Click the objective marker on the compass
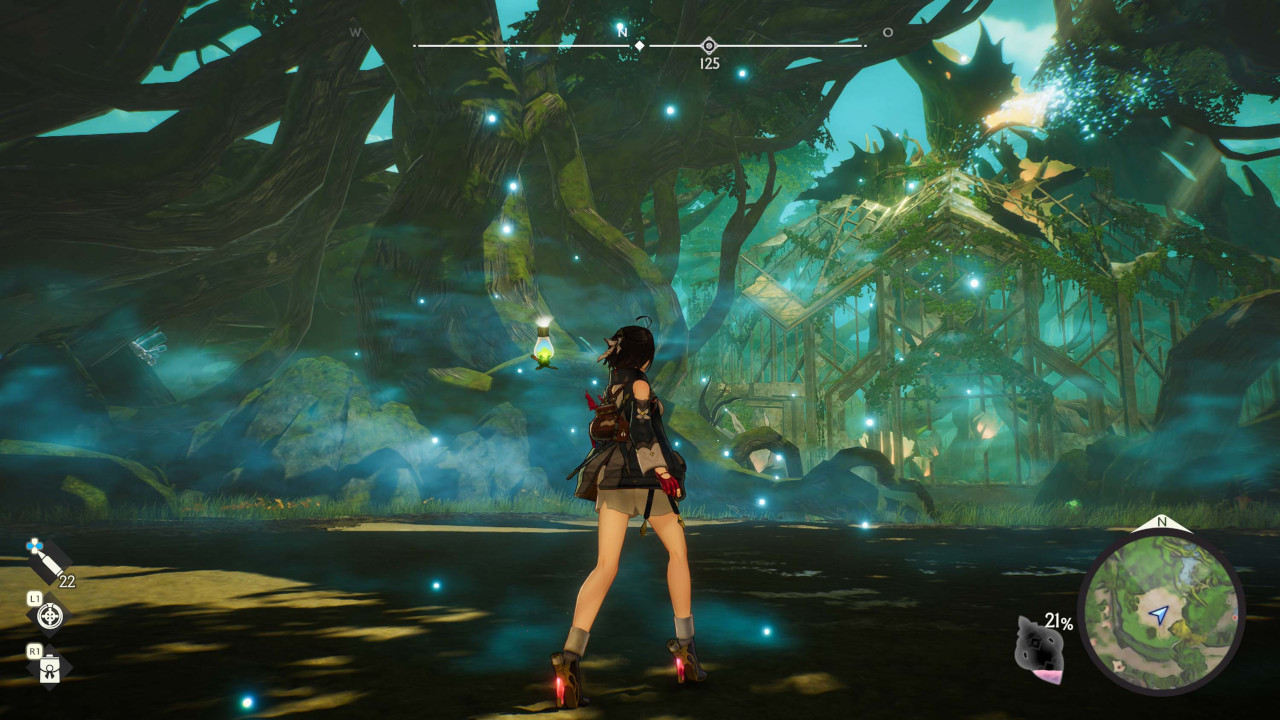The height and width of the screenshot is (720, 1280). (709, 45)
